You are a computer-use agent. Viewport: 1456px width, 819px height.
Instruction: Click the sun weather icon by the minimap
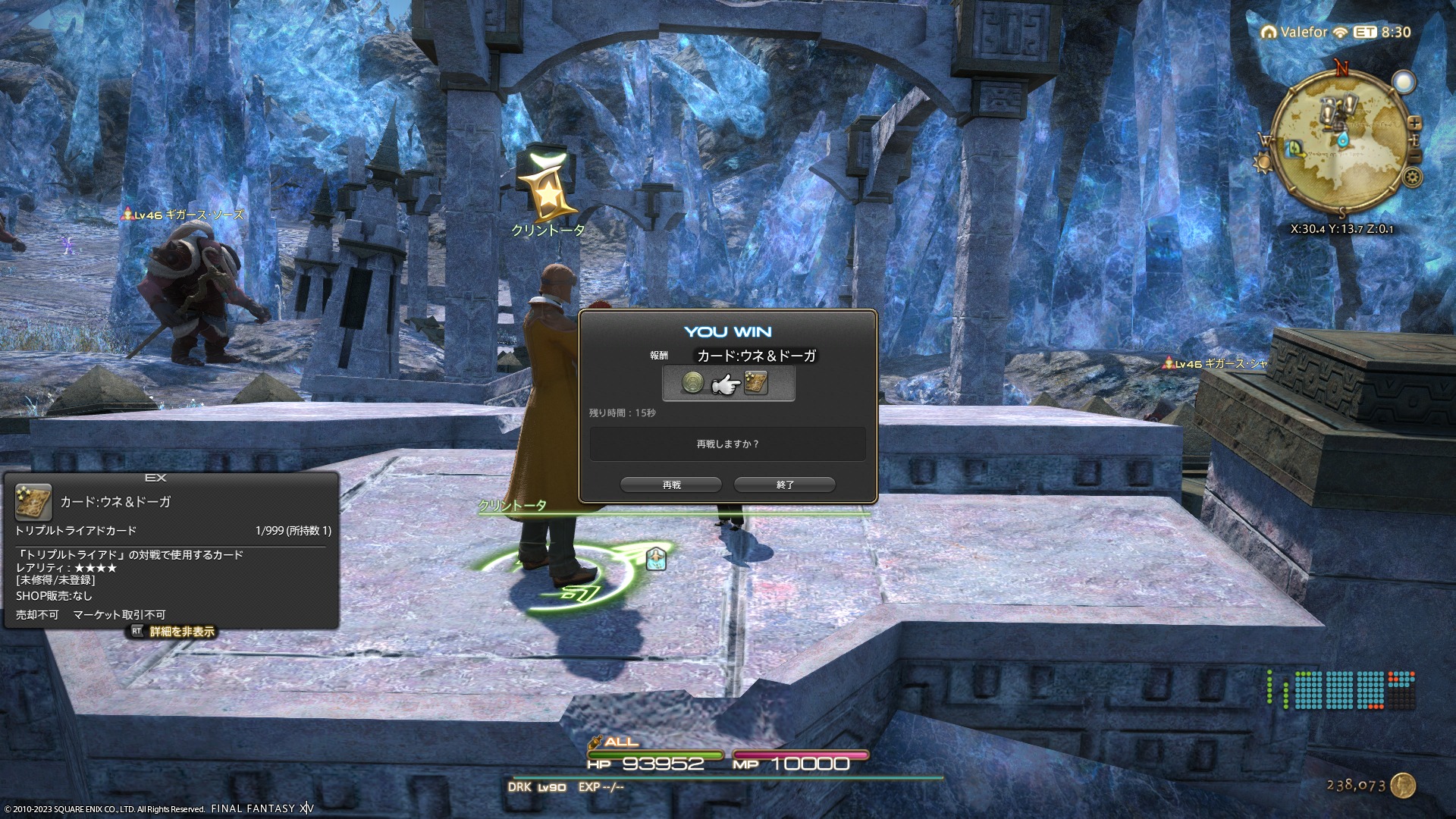(x=1263, y=163)
